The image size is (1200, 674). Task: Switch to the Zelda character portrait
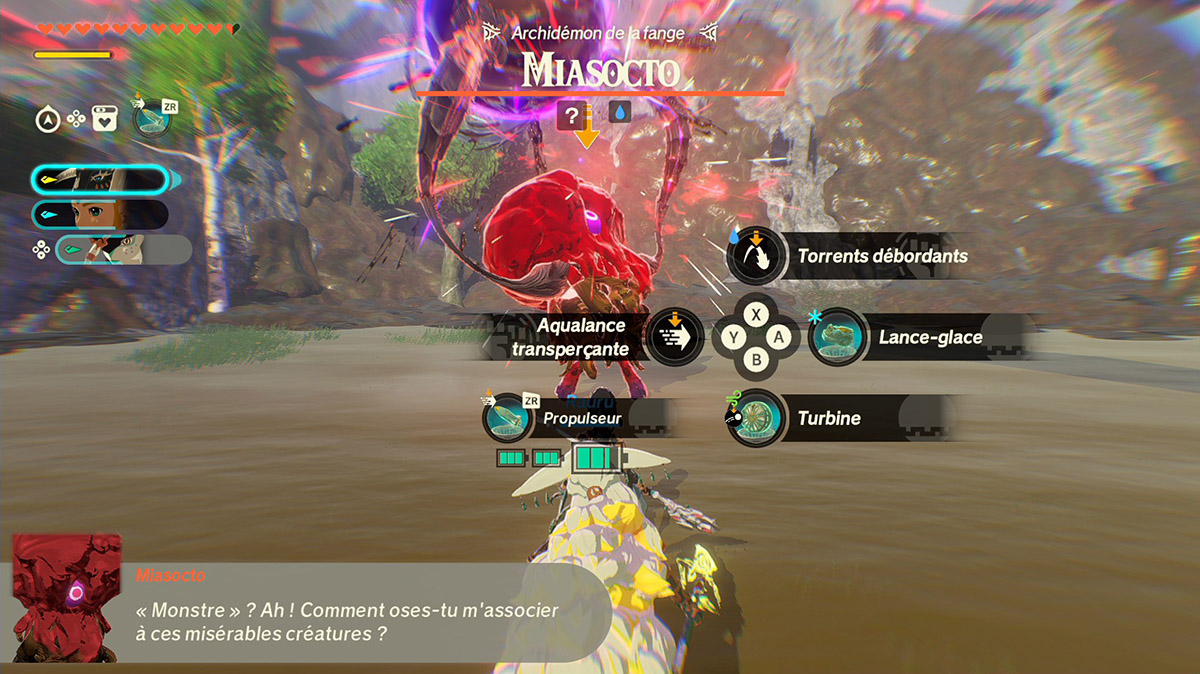pyautogui.click(x=100, y=215)
